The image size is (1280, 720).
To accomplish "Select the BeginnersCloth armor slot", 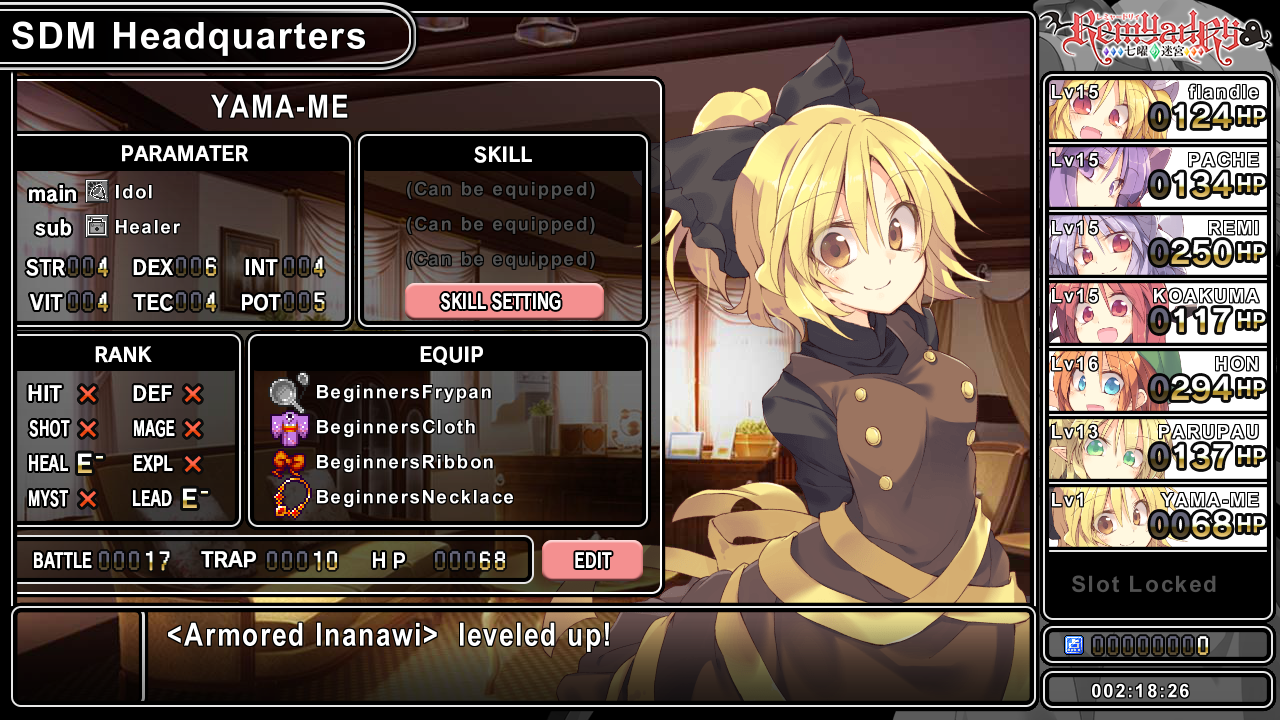I will click(x=395, y=427).
